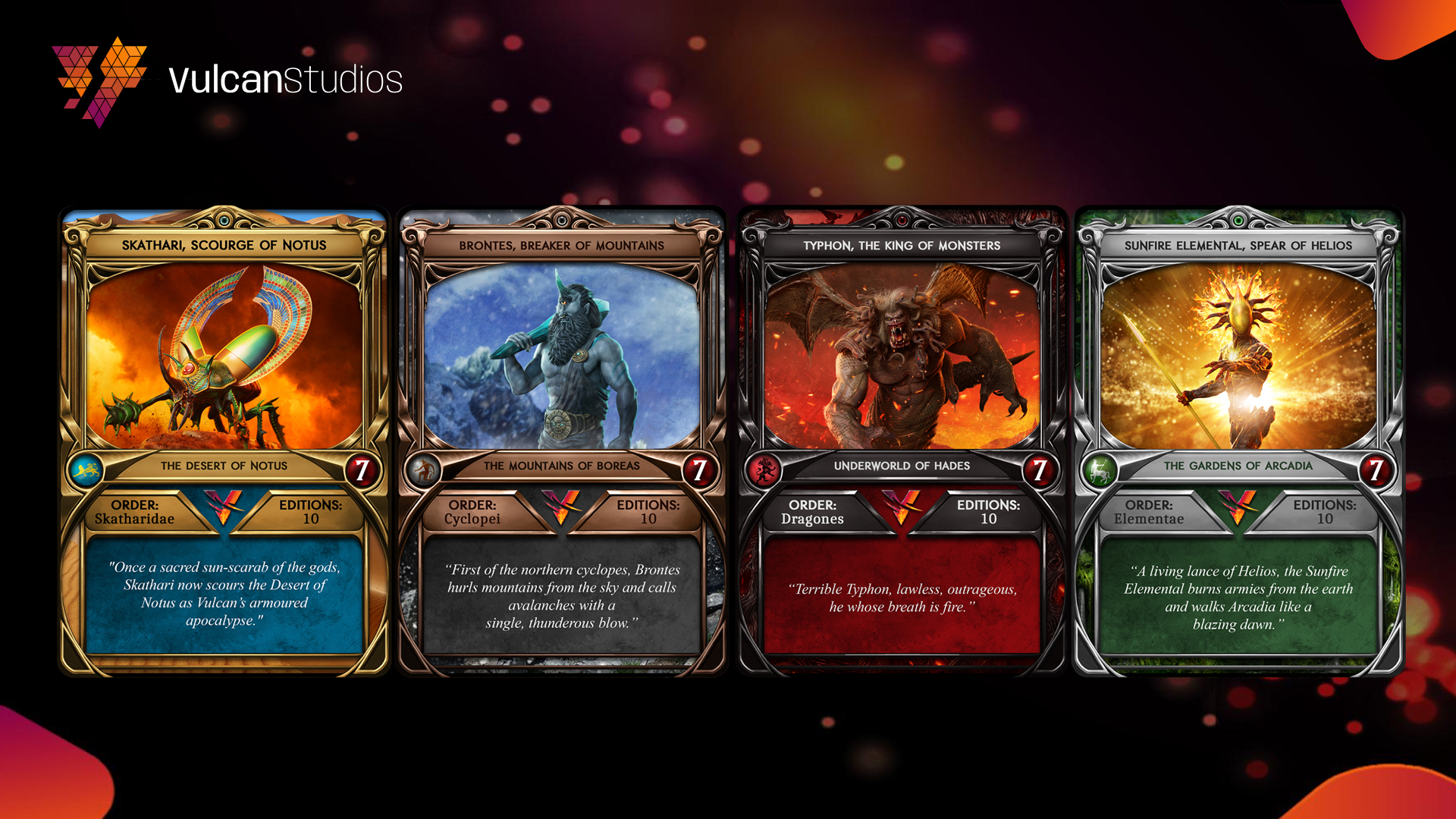Select the Skathari, Scourge of Notus card
This screenshot has width=1456, height=819.
(224, 440)
